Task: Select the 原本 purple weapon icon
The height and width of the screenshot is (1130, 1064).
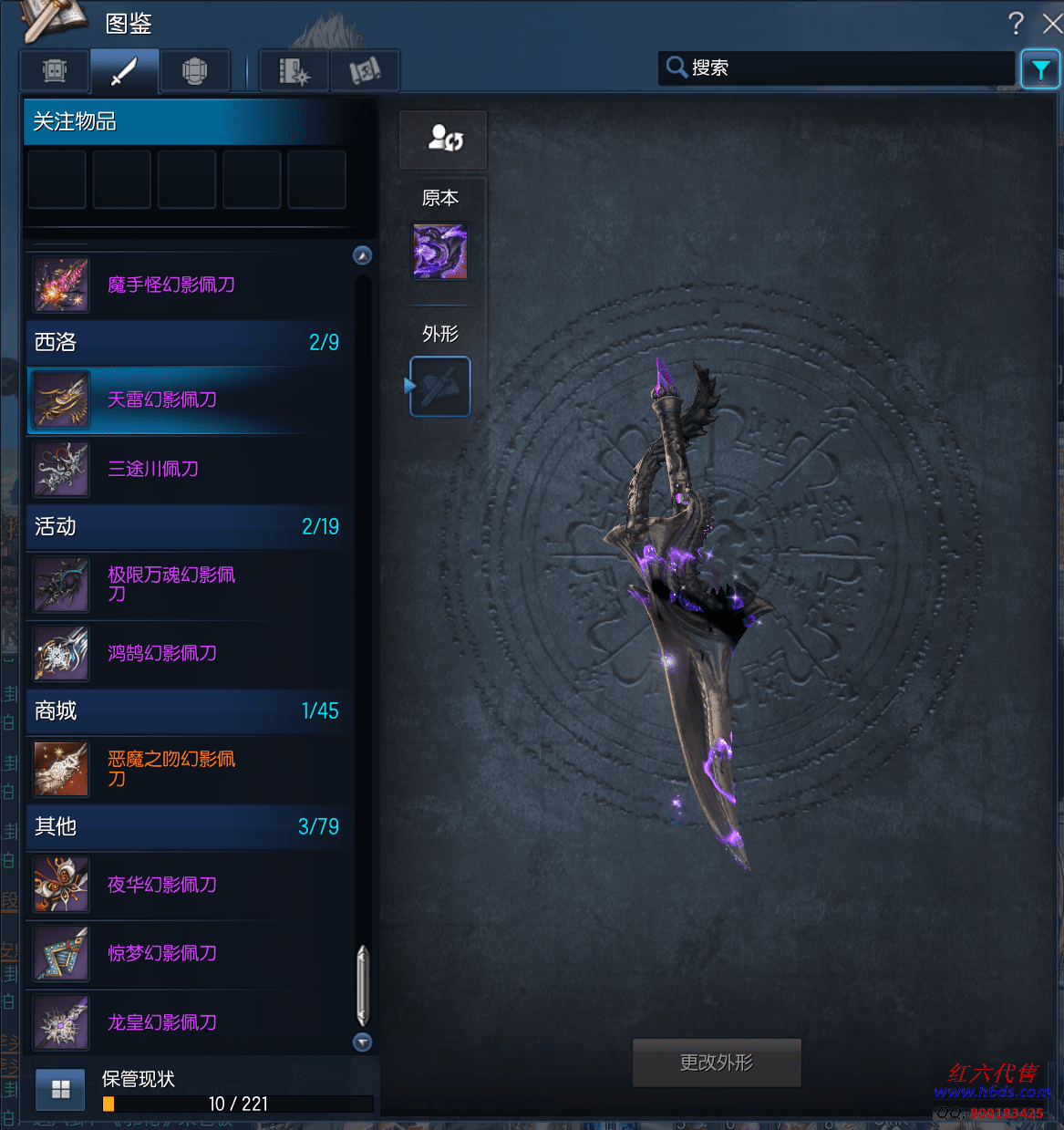Action: pyautogui.click(x=440, y=252)
